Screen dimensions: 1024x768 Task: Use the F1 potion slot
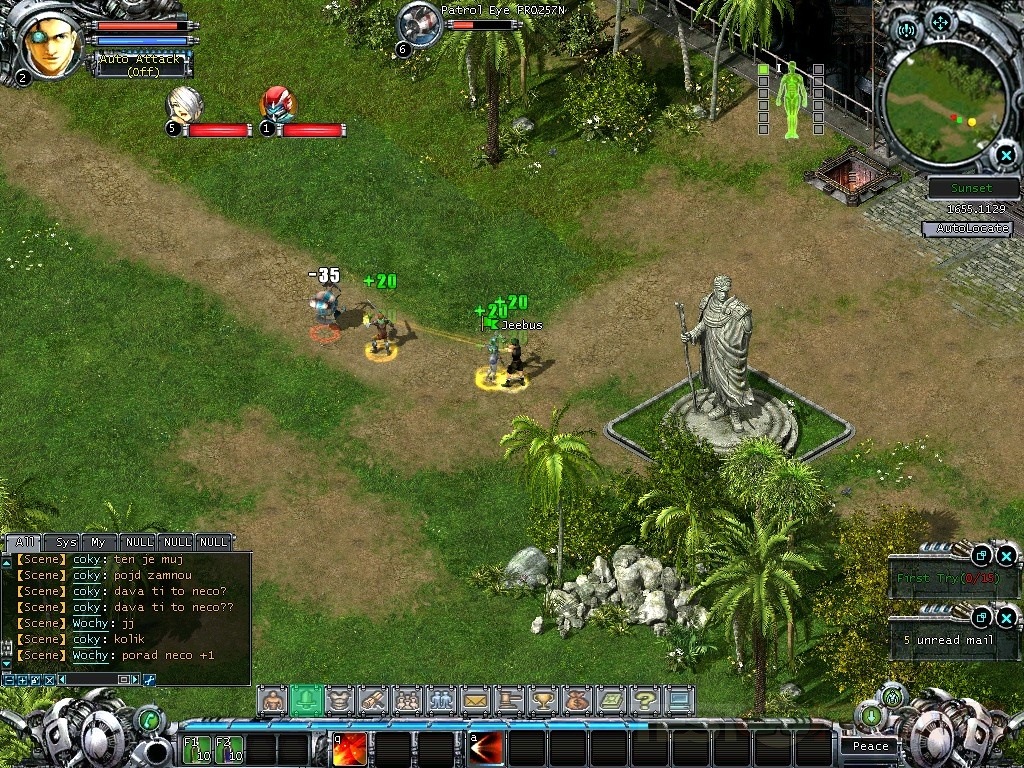pos(197,749)
